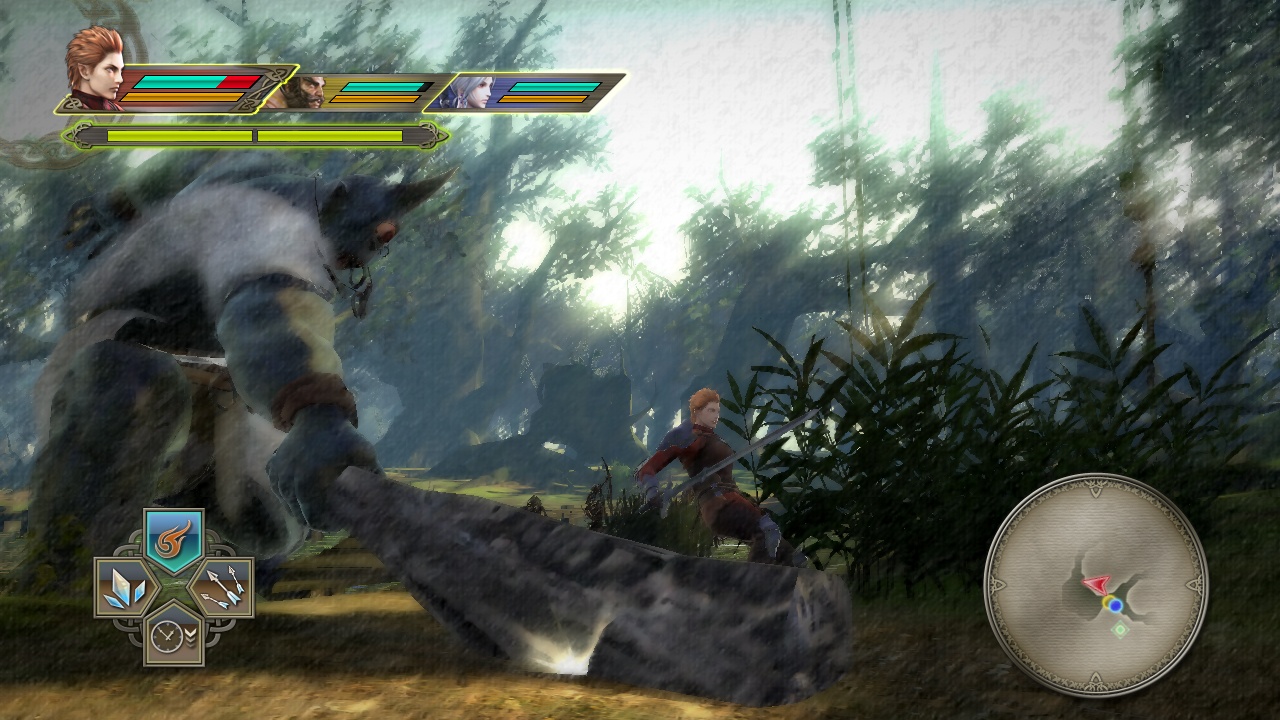
Task: Select the bearded warrior's party portrait
Action: click(x=307, y=92)
